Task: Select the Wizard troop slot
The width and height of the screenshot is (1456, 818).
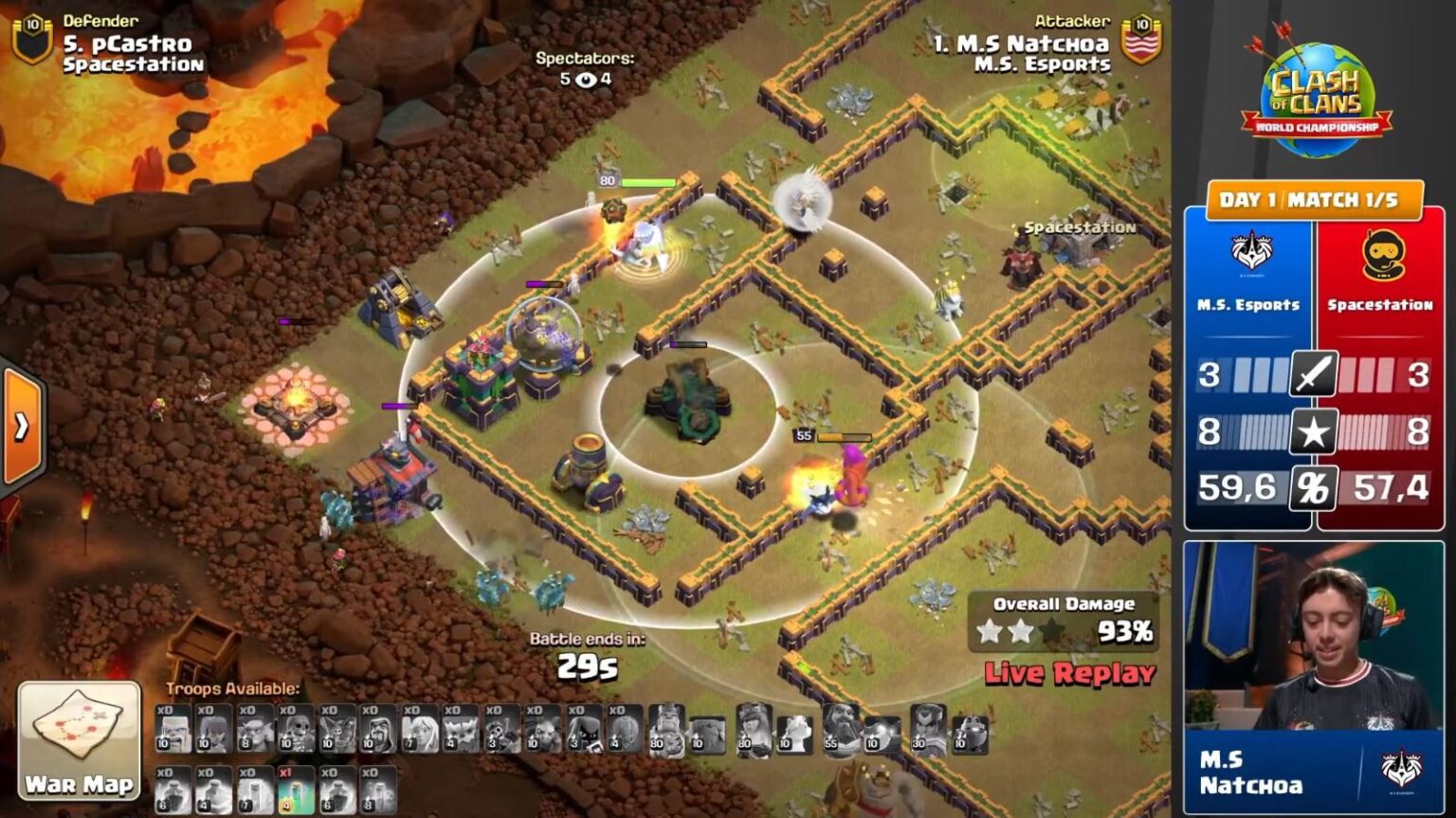Action: [378, 730]
